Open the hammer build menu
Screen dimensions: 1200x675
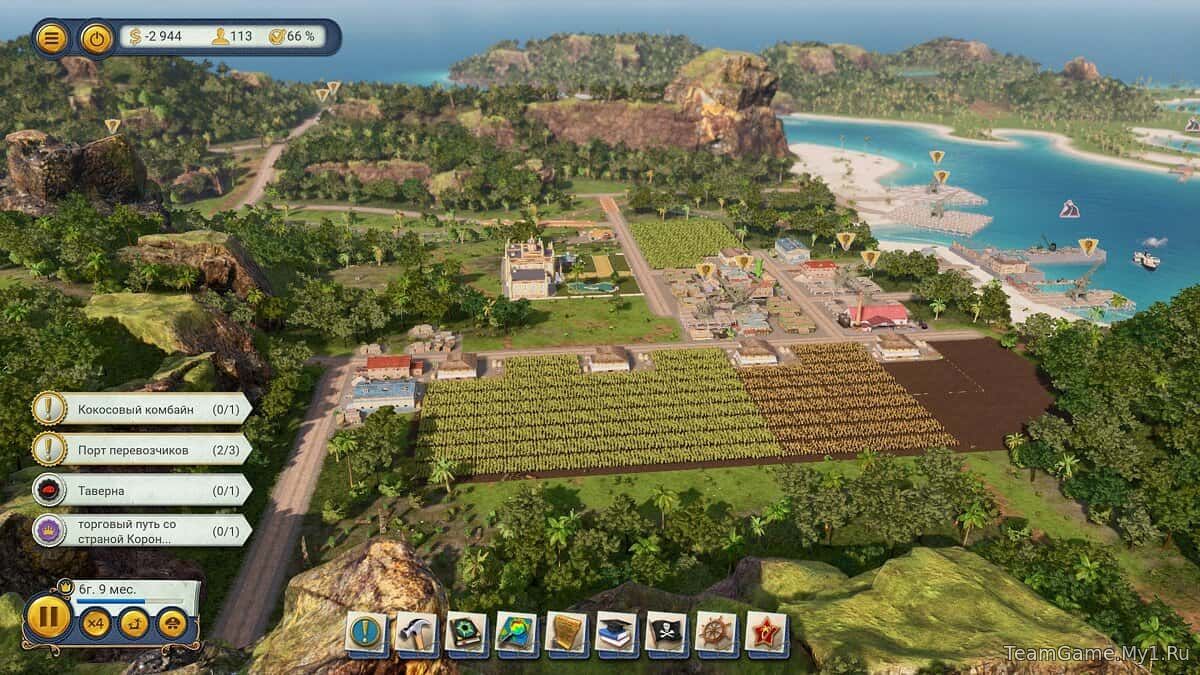[417, 633]
